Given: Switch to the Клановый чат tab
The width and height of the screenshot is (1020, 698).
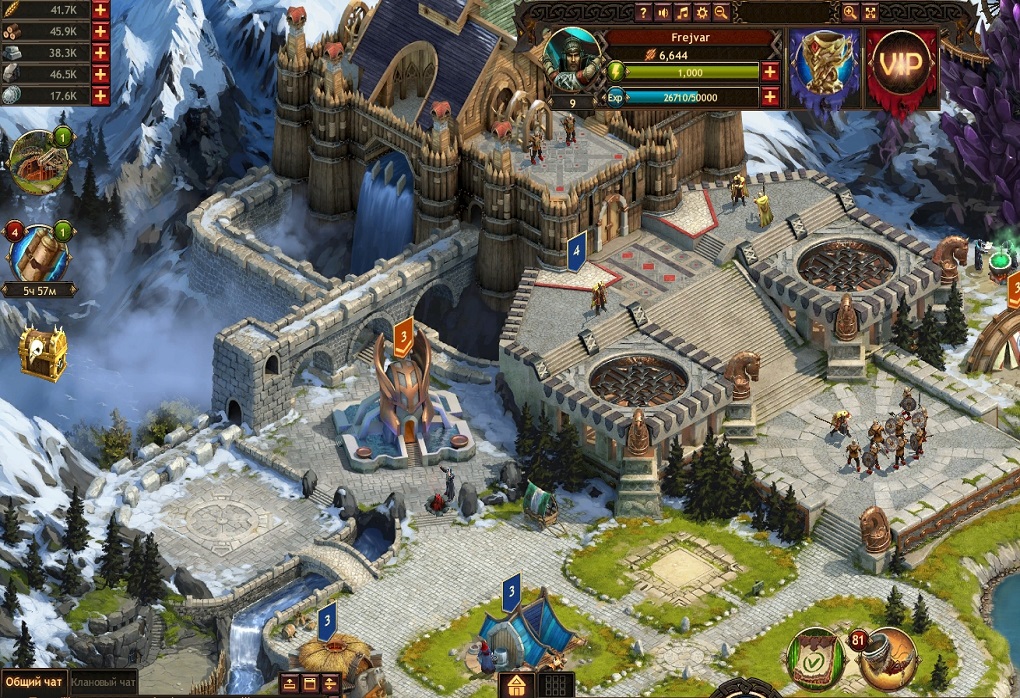Looking at the screenshot, I should pyautogui.click(x=104, y=683).
